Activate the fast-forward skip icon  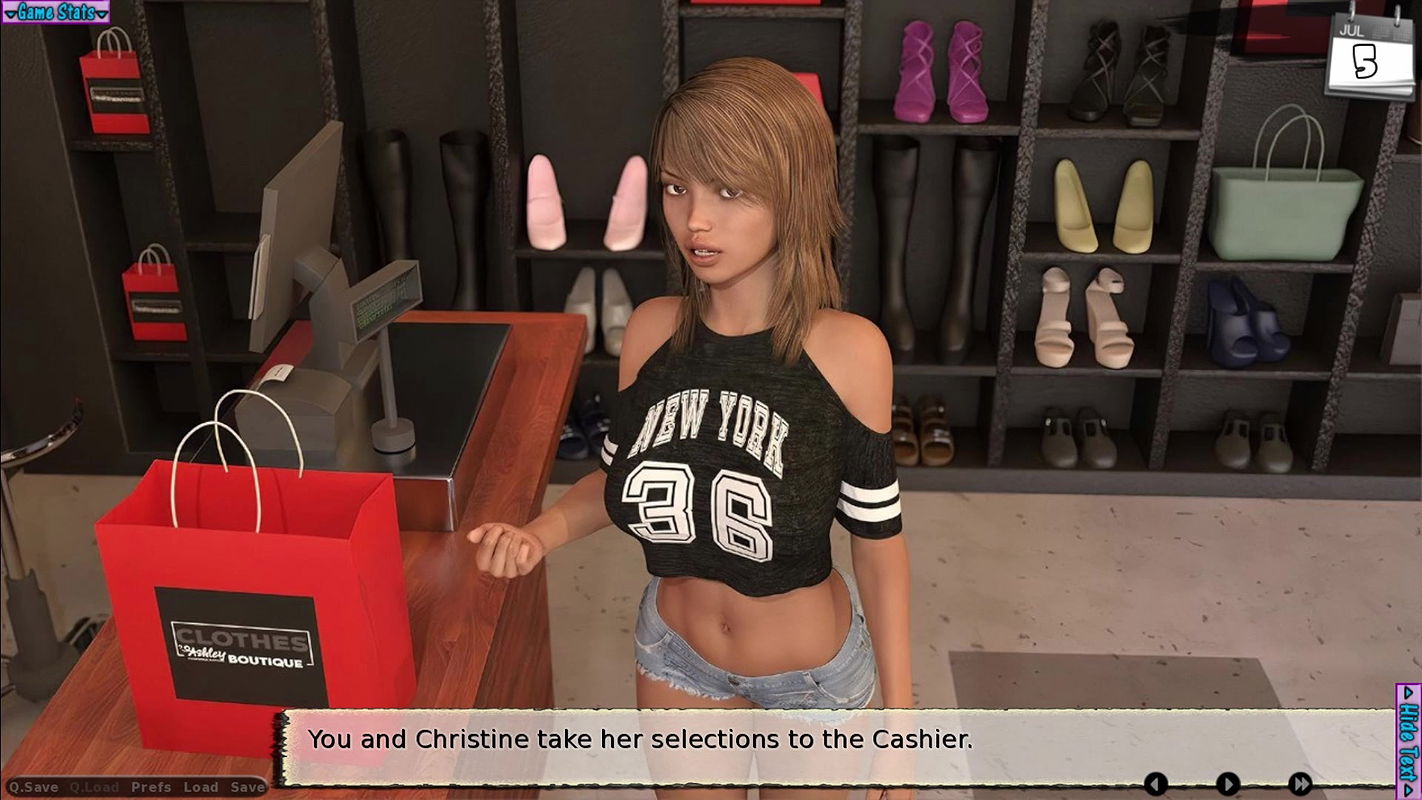tap(1302, 784)
